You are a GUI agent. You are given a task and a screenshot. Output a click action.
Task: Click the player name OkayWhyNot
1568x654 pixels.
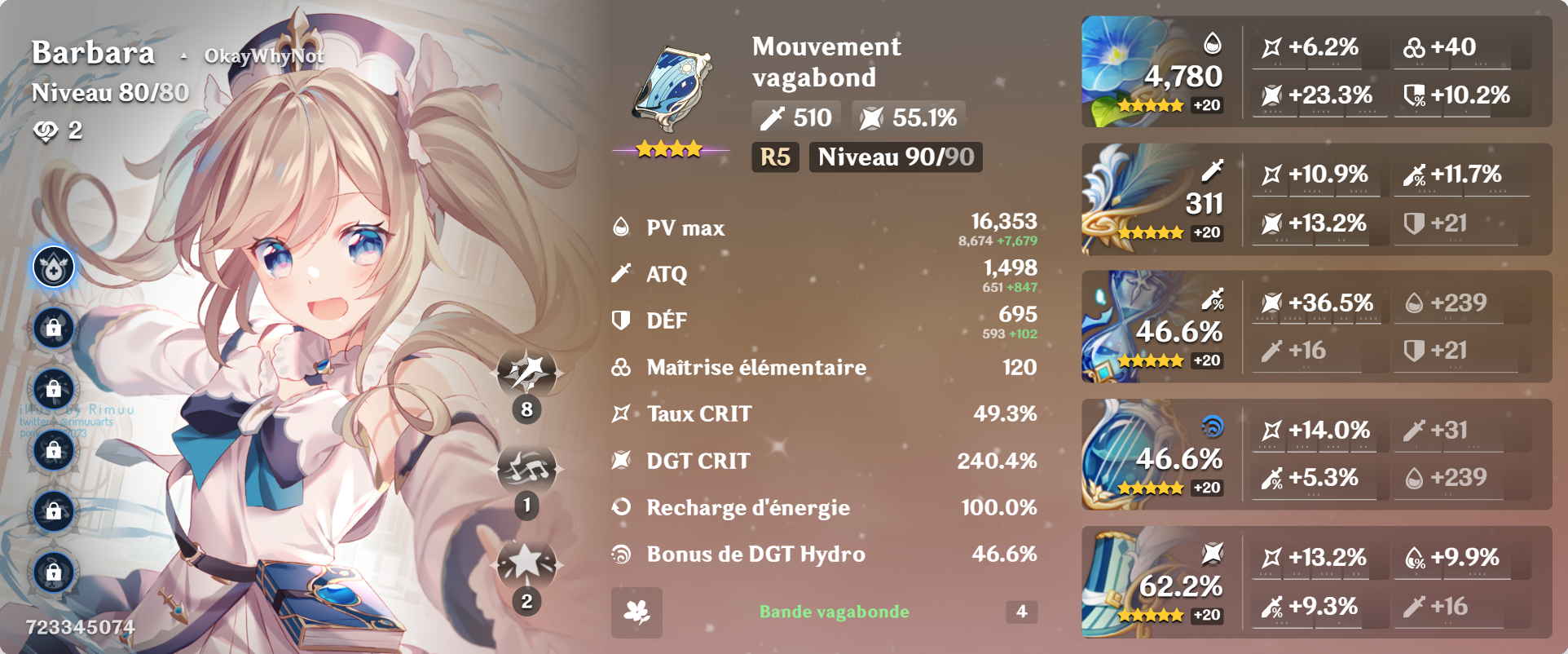[266, 55]
